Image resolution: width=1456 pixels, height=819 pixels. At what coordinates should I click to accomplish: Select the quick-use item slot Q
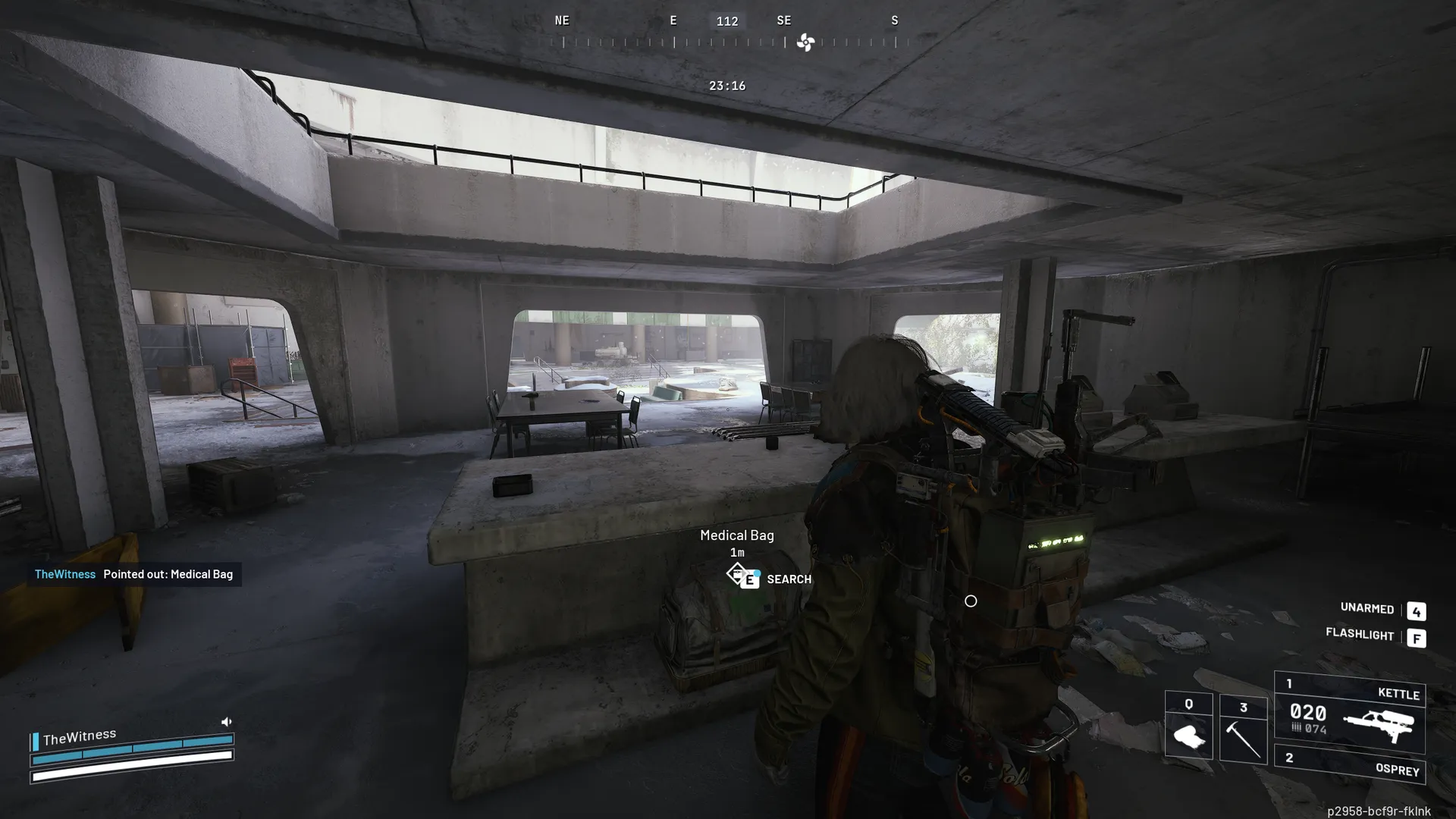(1188, 726)
